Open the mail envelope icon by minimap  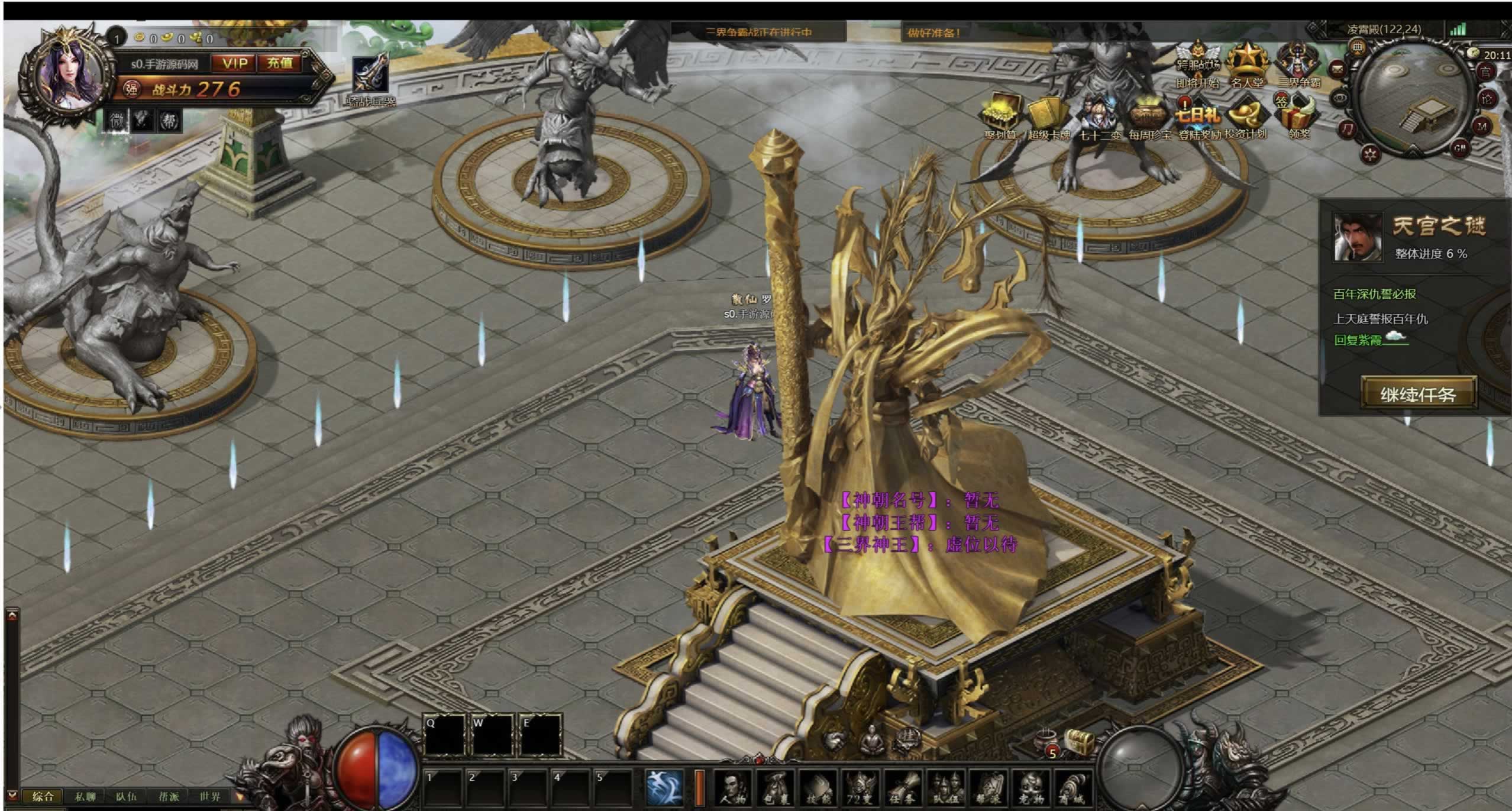click(1337, 69)
